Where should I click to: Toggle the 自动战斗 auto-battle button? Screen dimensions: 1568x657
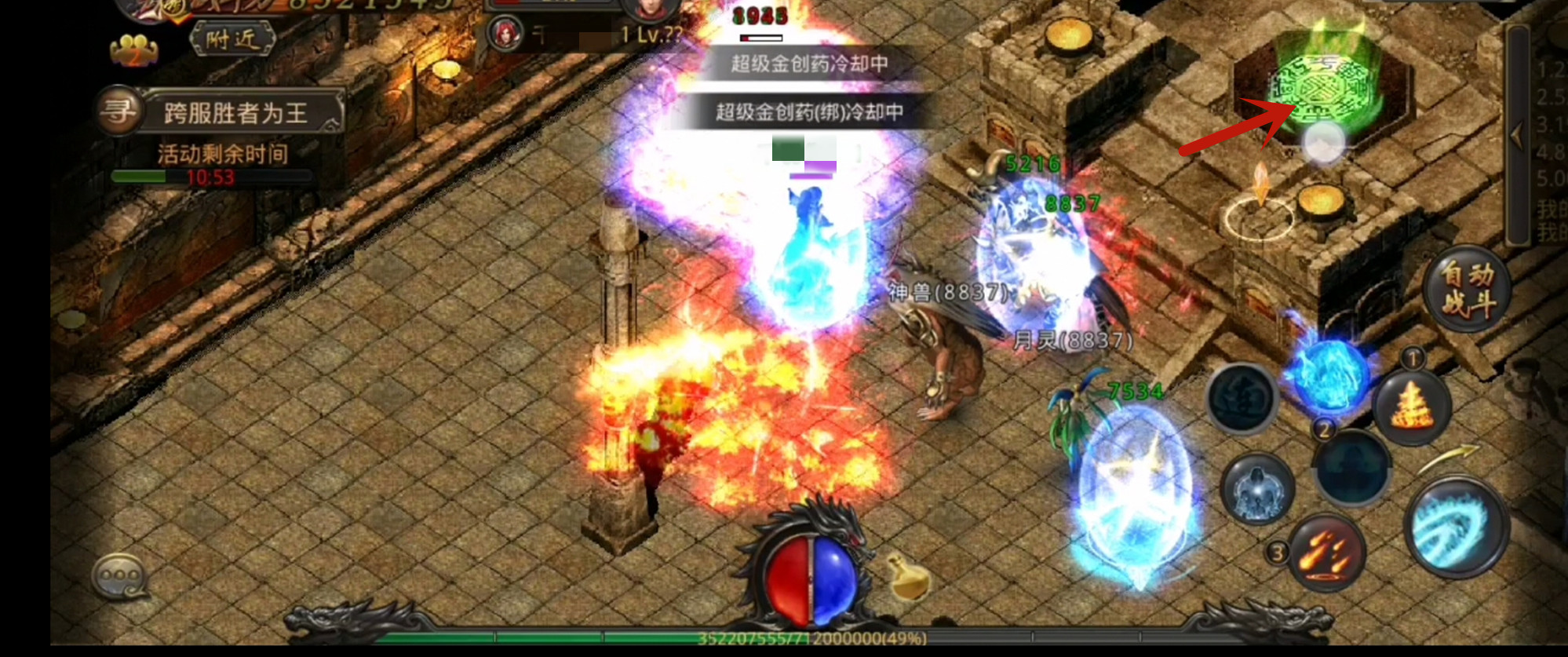[1466, 289]
